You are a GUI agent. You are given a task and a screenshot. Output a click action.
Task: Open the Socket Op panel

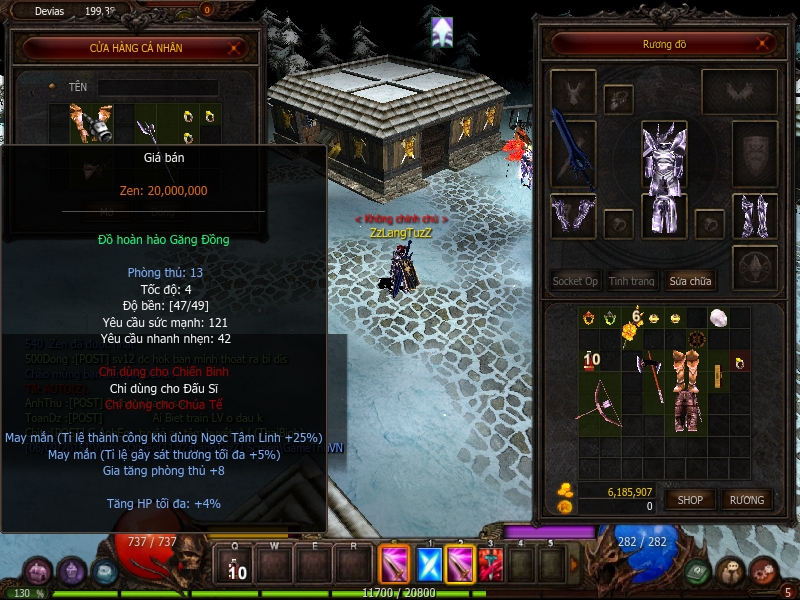tap(575, 281)
